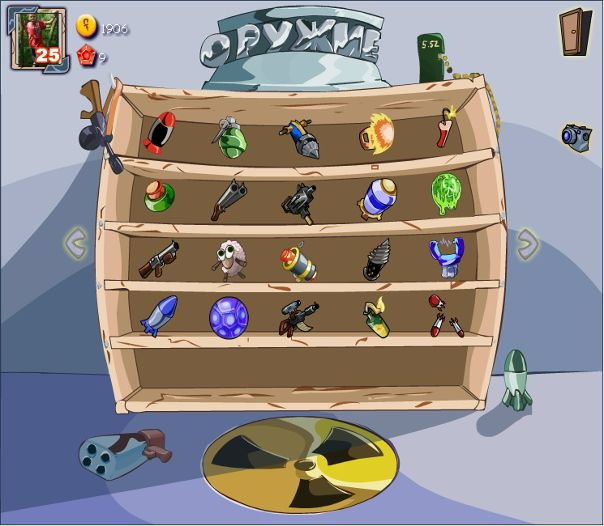Go to the previous weapons page
The height and width of the screenshot is (526, 604).
tap(75, 241)
